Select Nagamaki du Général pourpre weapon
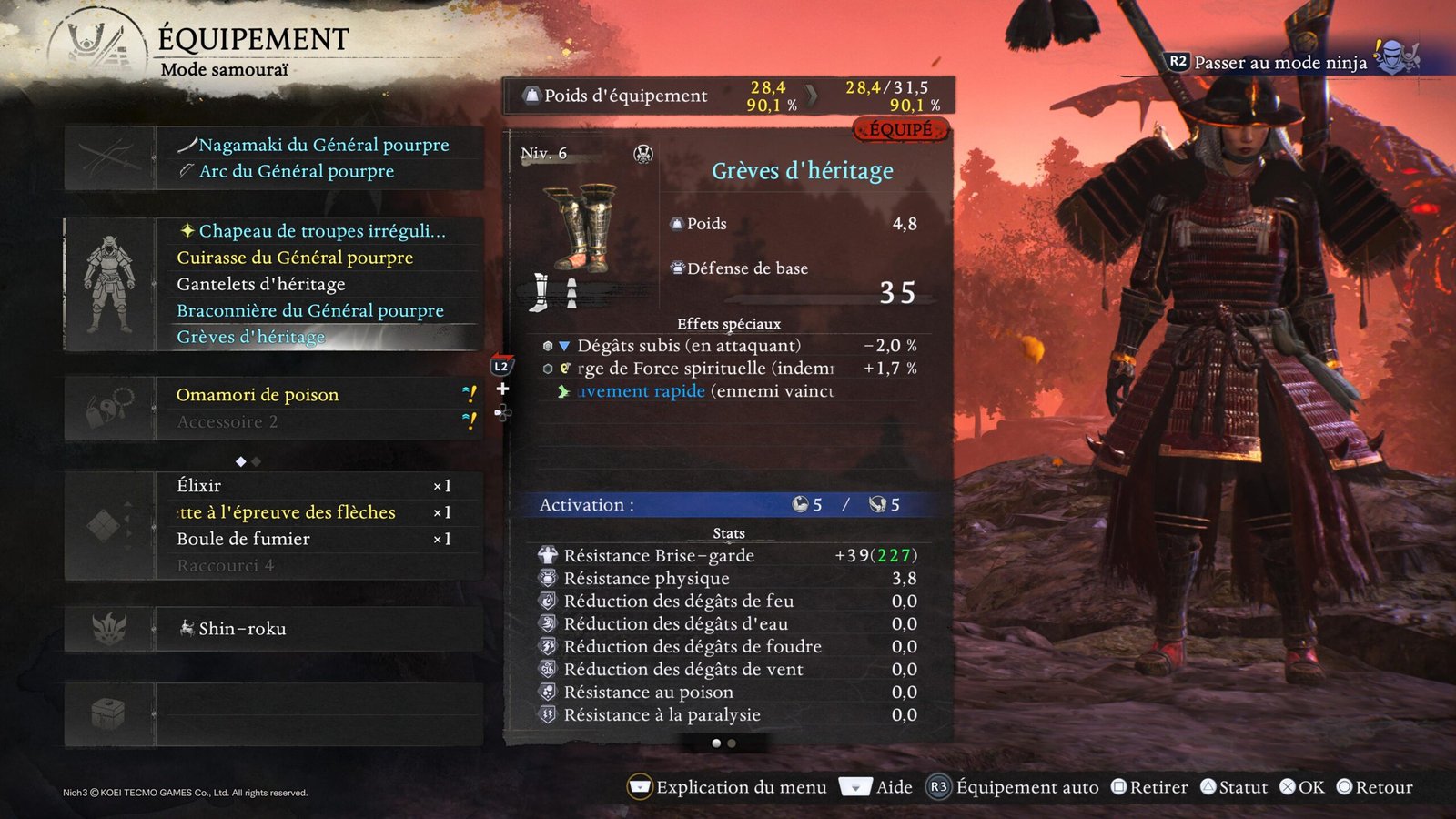Screen dimensions: 1456x819 pos(323,145)
